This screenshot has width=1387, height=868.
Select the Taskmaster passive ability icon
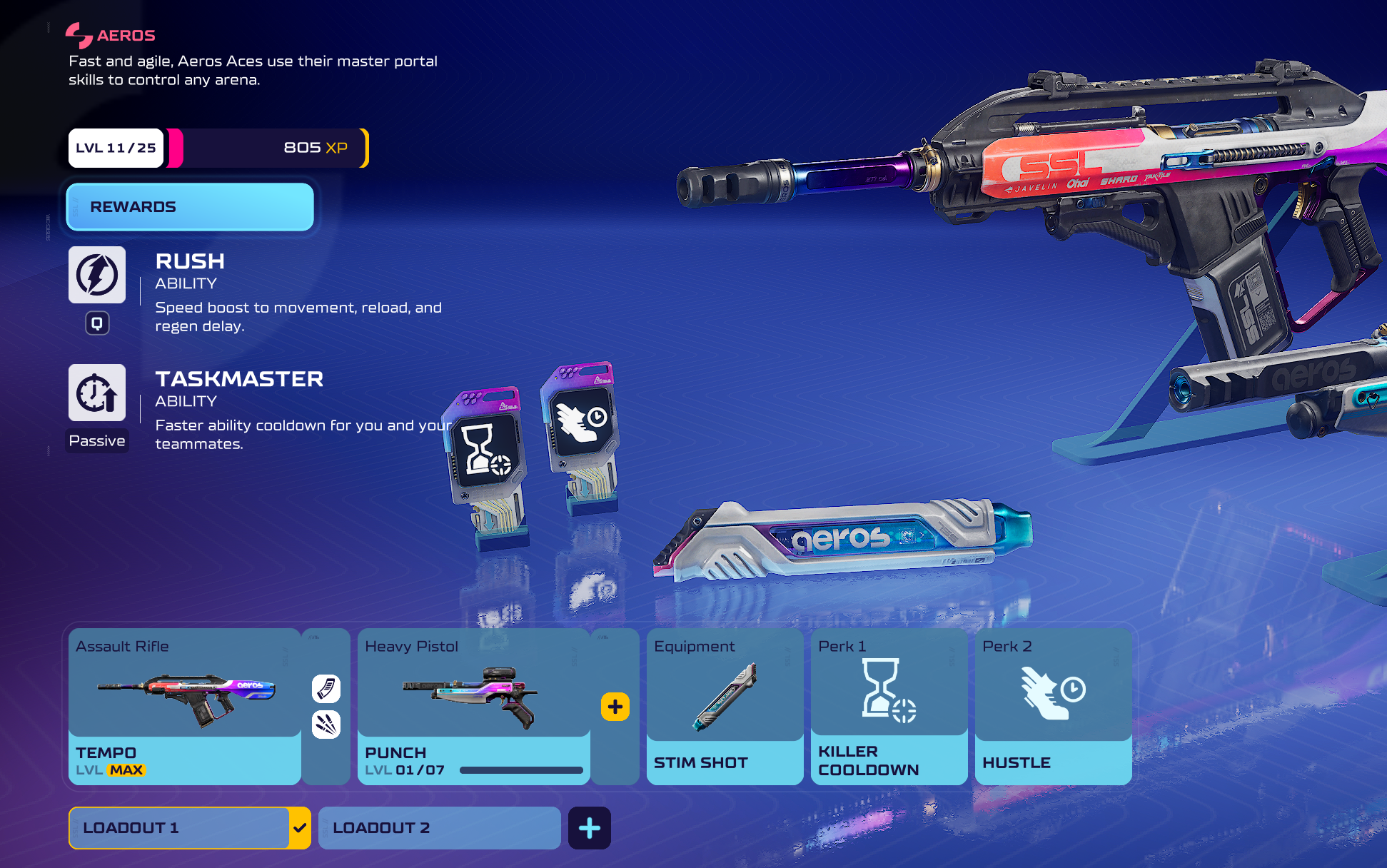click(x=97, y=393)
